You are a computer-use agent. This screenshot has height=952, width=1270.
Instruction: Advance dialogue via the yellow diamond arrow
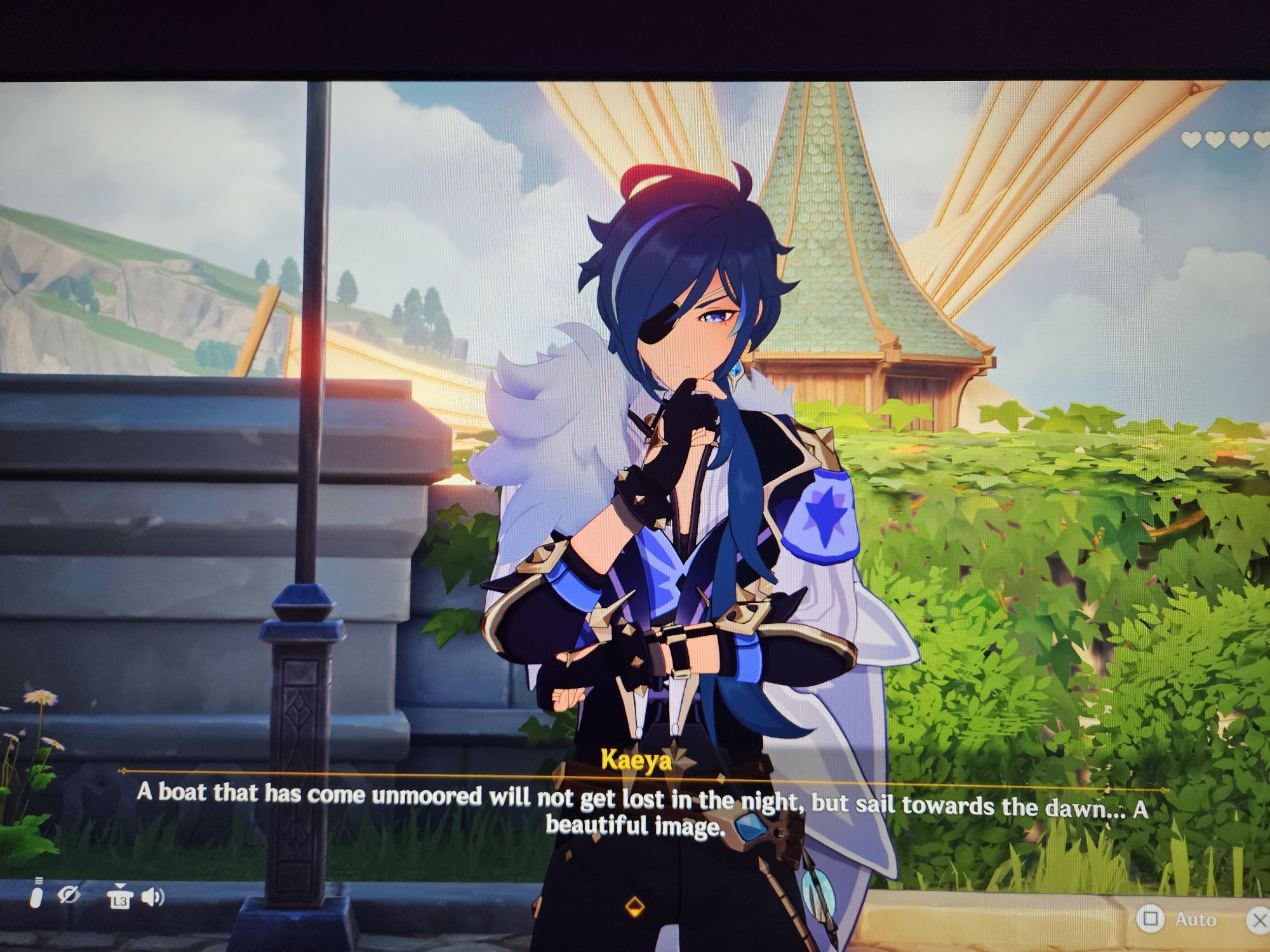click(x=634, y=906)
